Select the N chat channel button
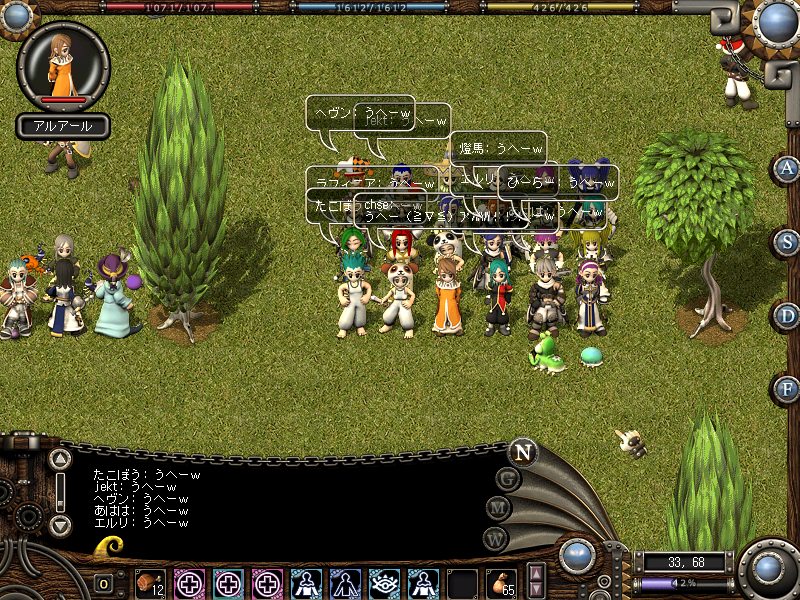 pyautogui.click(x=522, y=452)
